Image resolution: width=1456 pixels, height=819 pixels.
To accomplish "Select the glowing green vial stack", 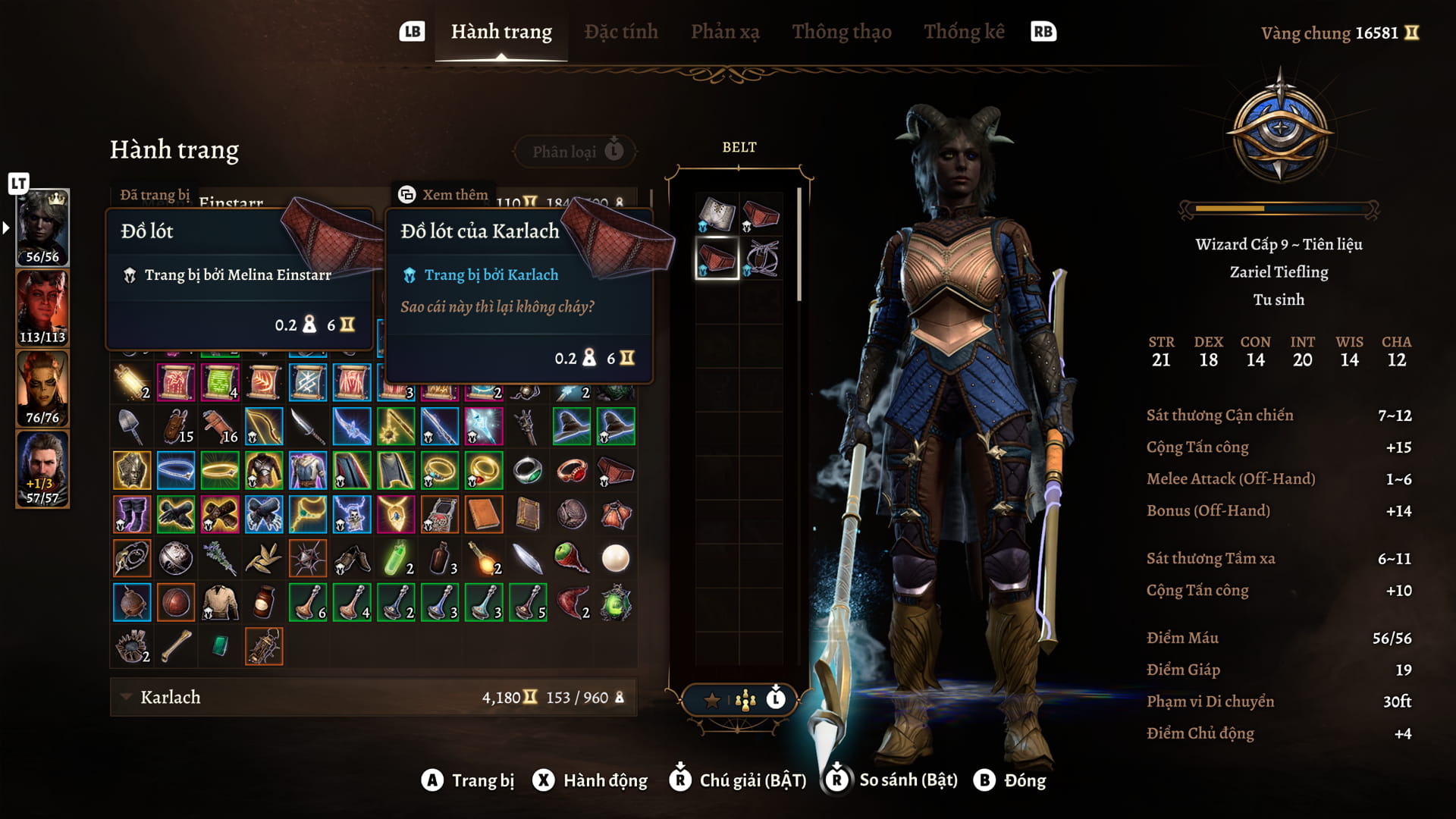I will [x=396, y=559].
